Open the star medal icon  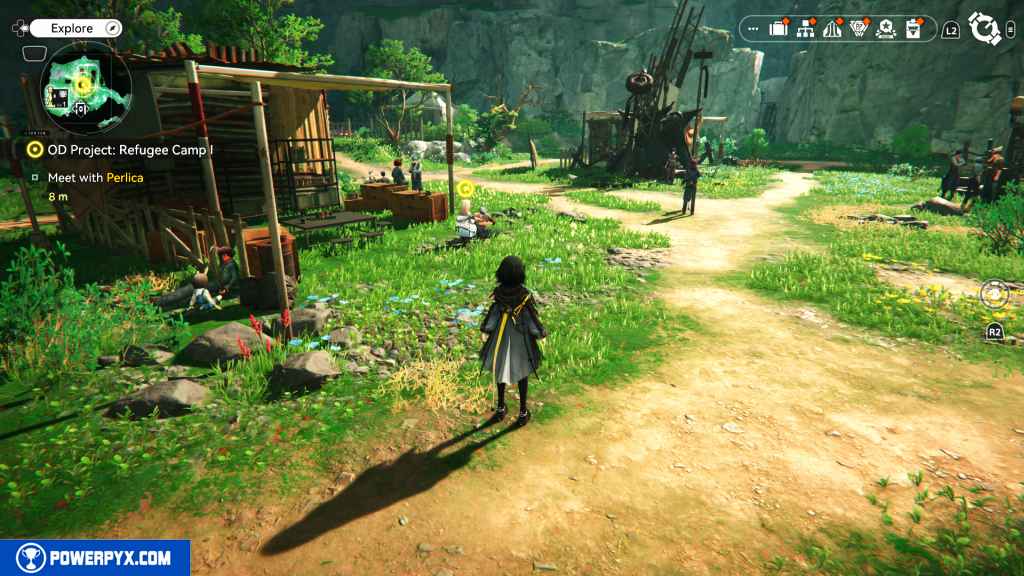pyautogui.click(x=885, y=29)
